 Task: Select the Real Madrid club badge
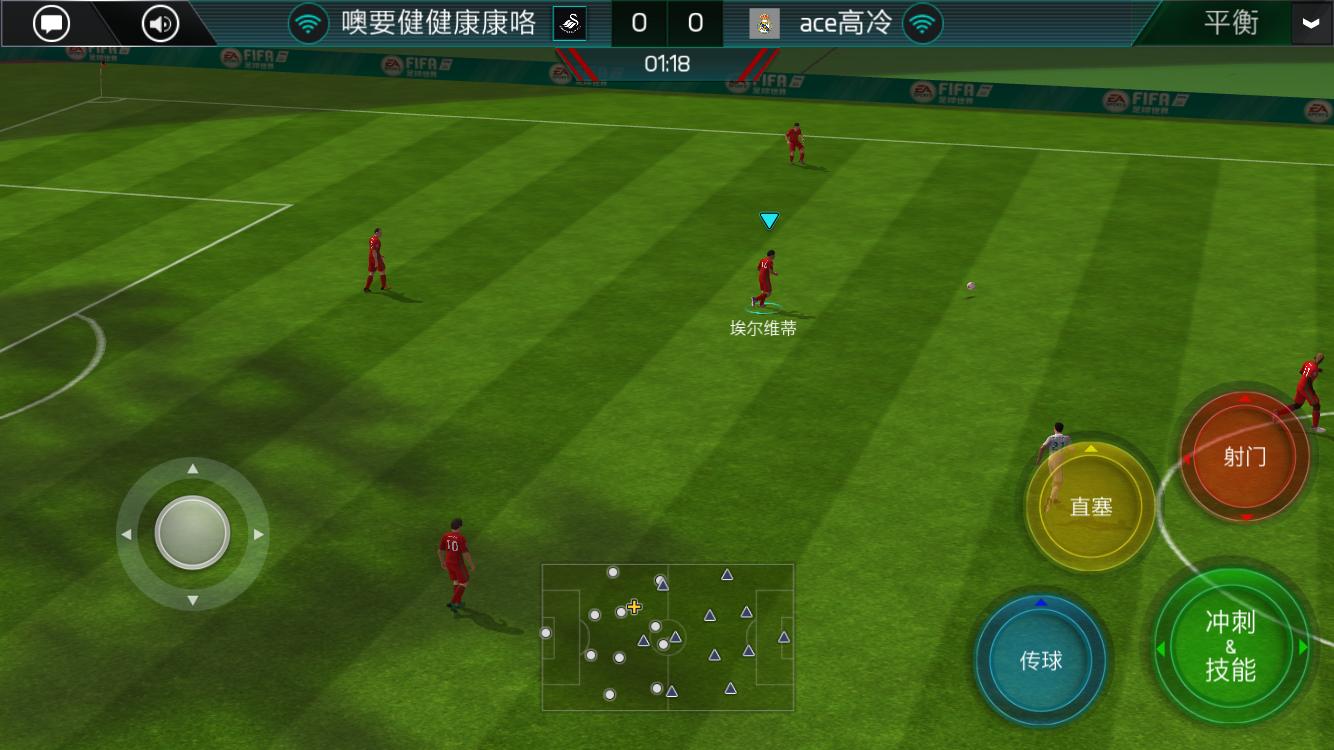(765, 22)
